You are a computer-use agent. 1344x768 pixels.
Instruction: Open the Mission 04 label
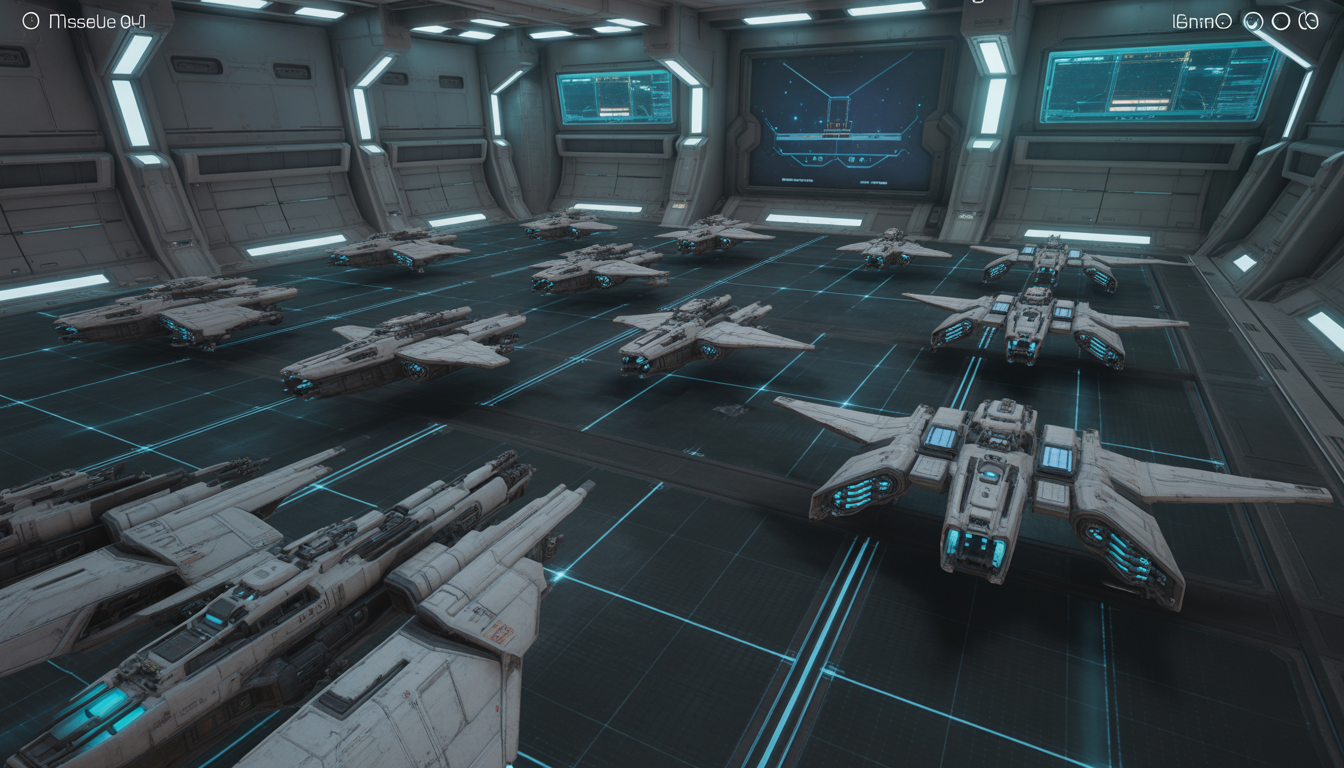(97, 21)
